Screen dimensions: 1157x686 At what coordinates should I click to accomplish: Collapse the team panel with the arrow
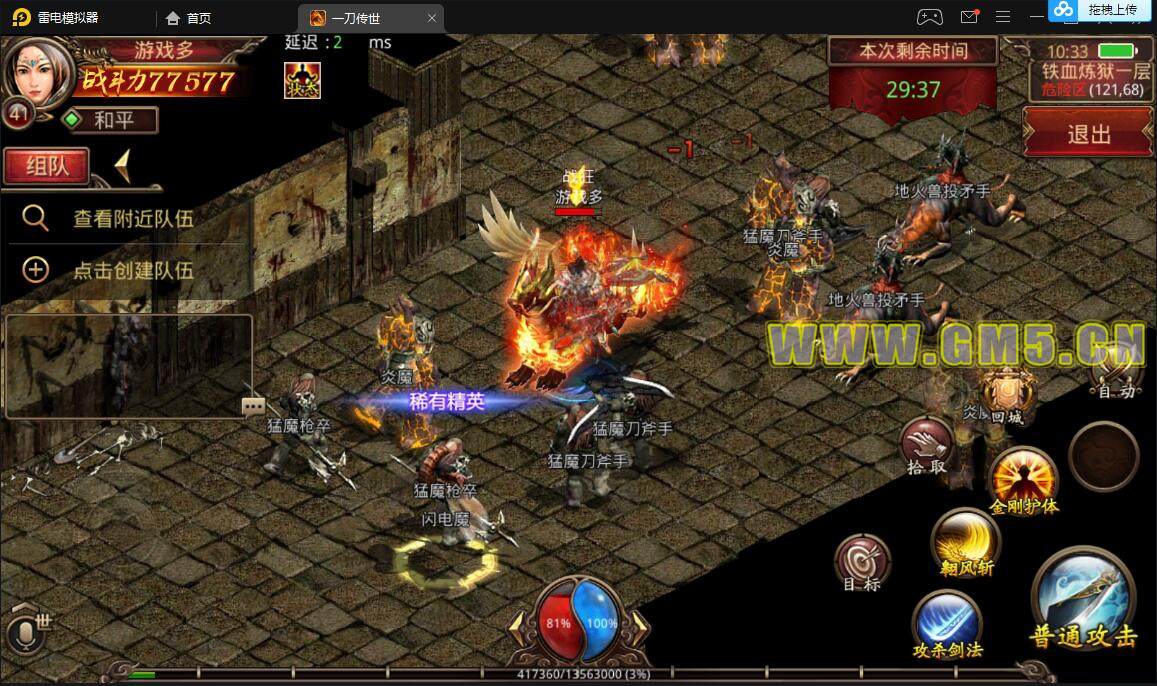click(x=122, y=165)
